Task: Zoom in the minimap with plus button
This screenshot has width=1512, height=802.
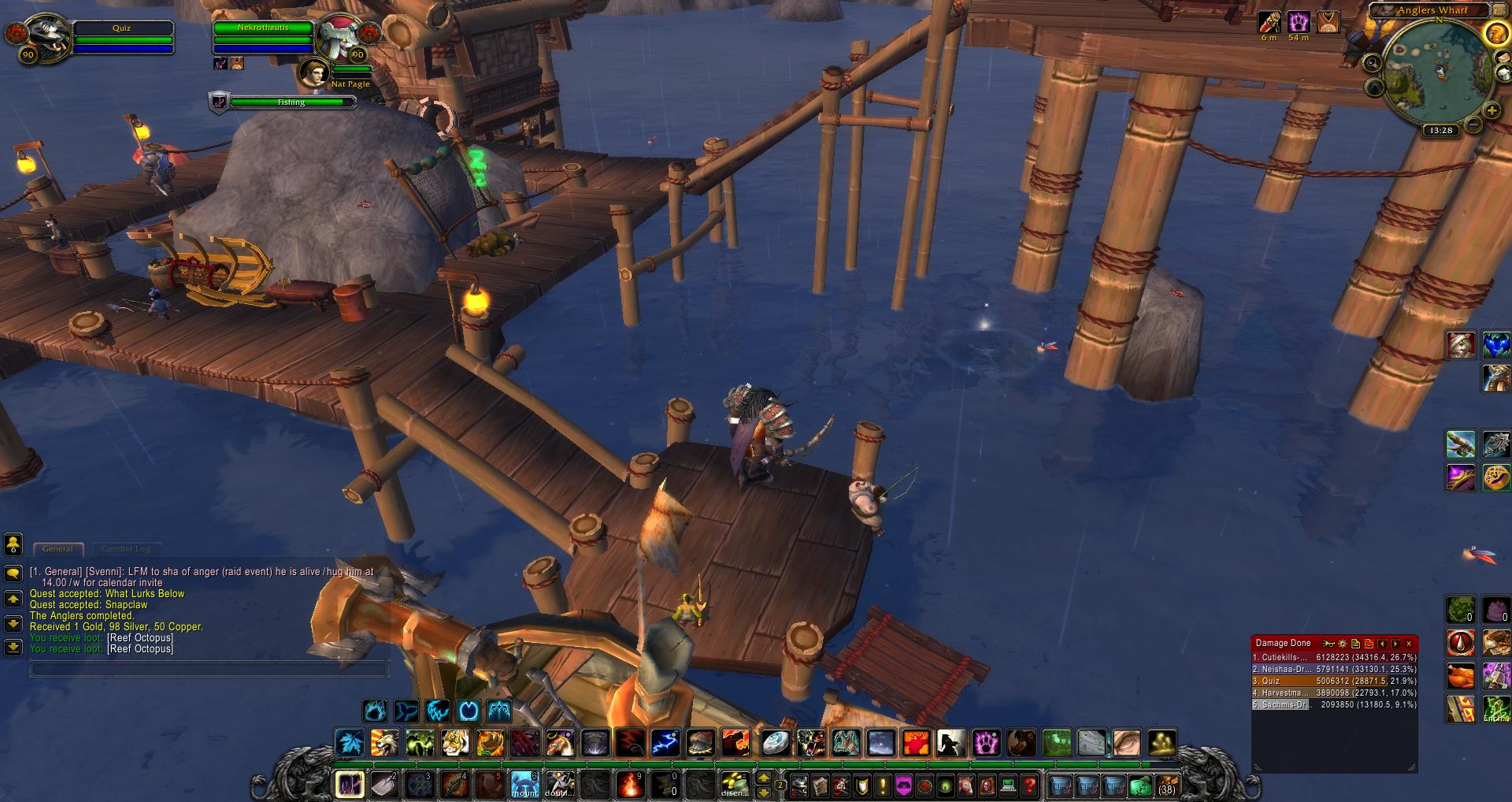Action: click(1492, 111)
